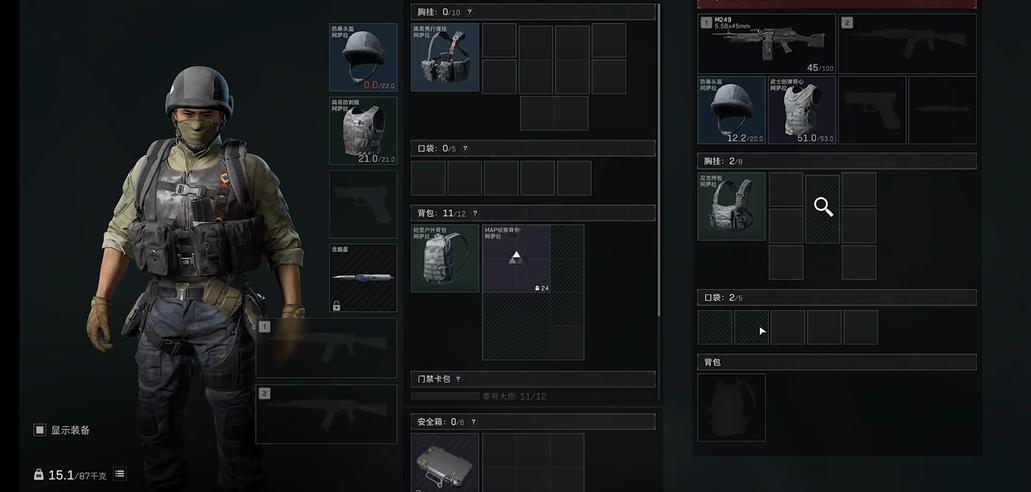Select the equipped stab-proof vest slot
Screen dimensions: 1031x492
pos(363,131)
